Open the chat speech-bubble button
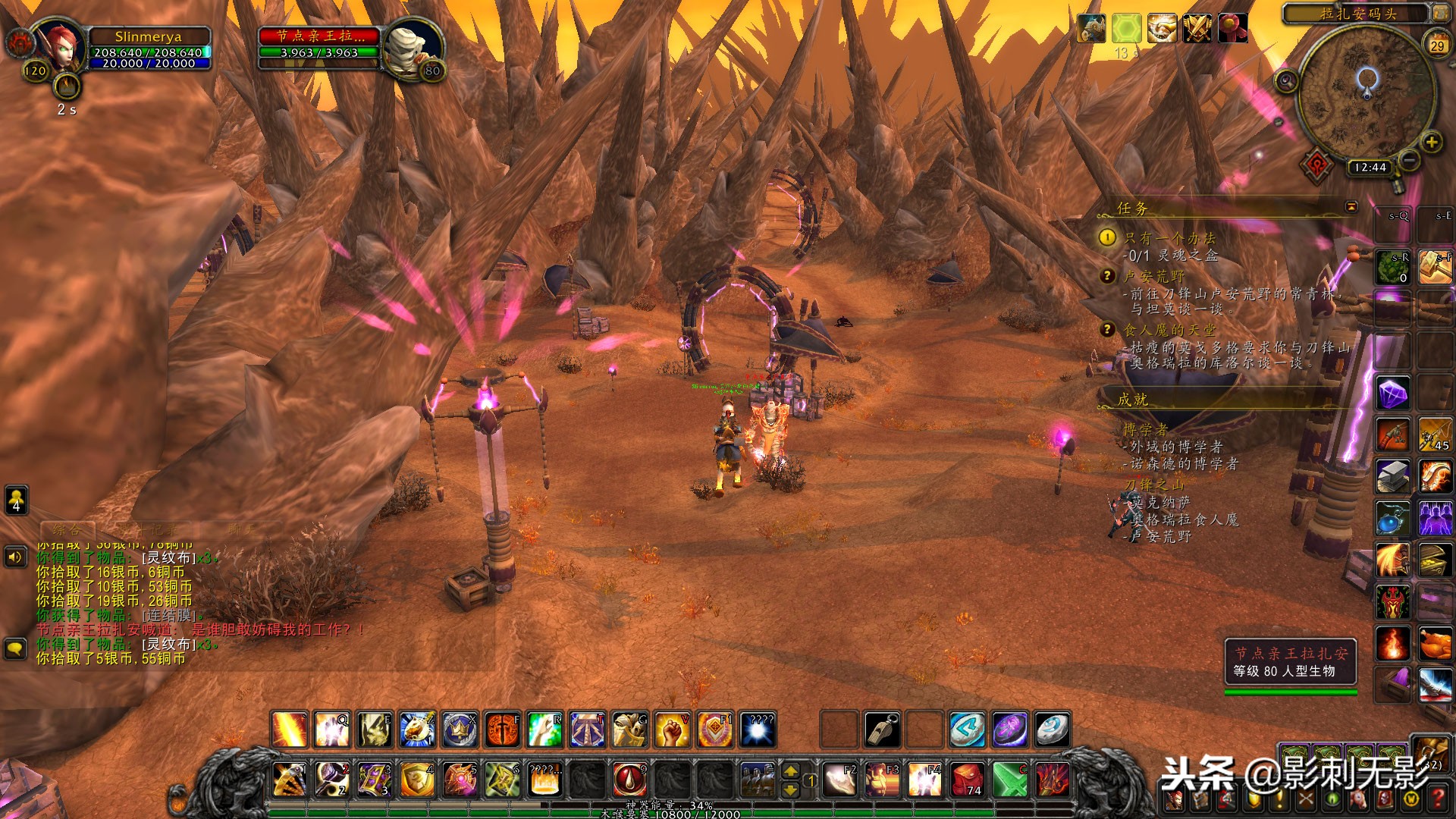Image resolution: width=1456 pixels, height=819 pixels. 16,648
